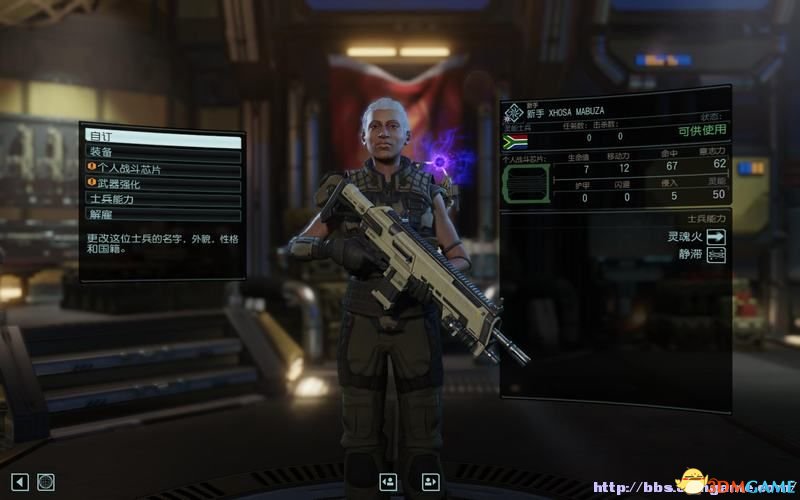The height and width of the screenshot is (500, 800).
Task: Click the empty personal combat sim slot
Action: click(526, 184)
